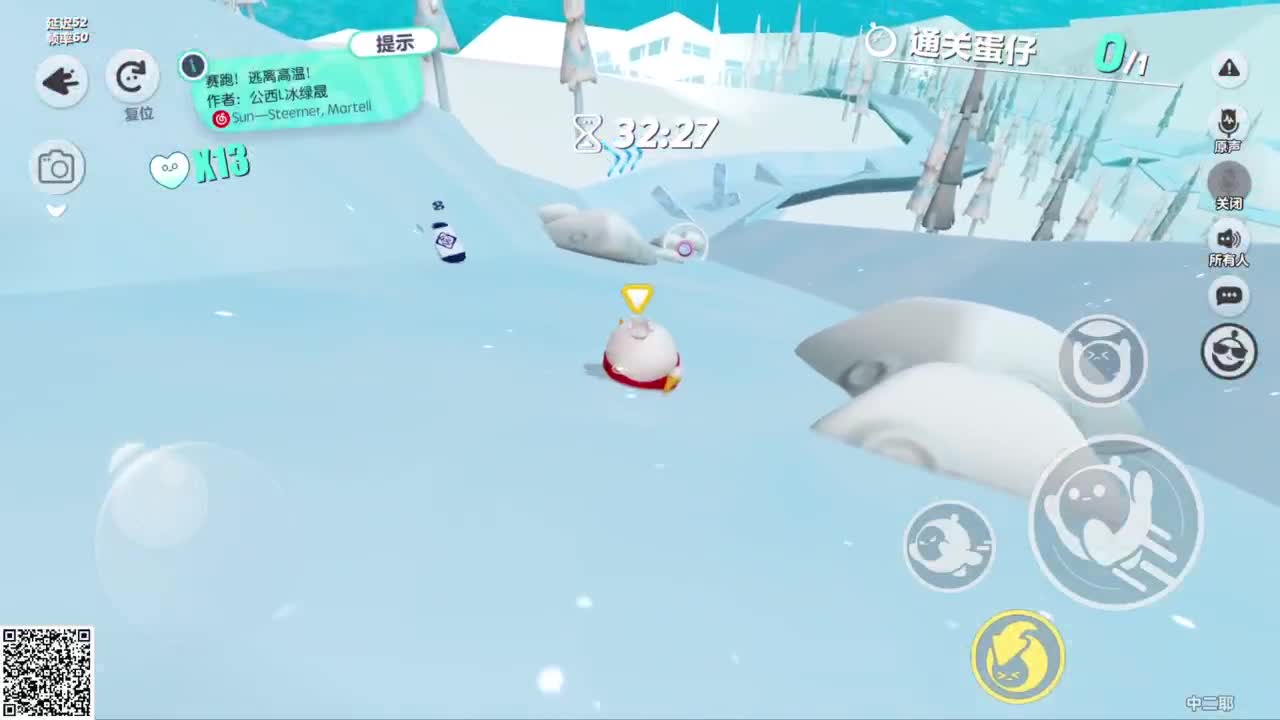Tap the cat-face emote wheel icon
The width and height of the screenshot is (1280, 720).
point(1101,360)
